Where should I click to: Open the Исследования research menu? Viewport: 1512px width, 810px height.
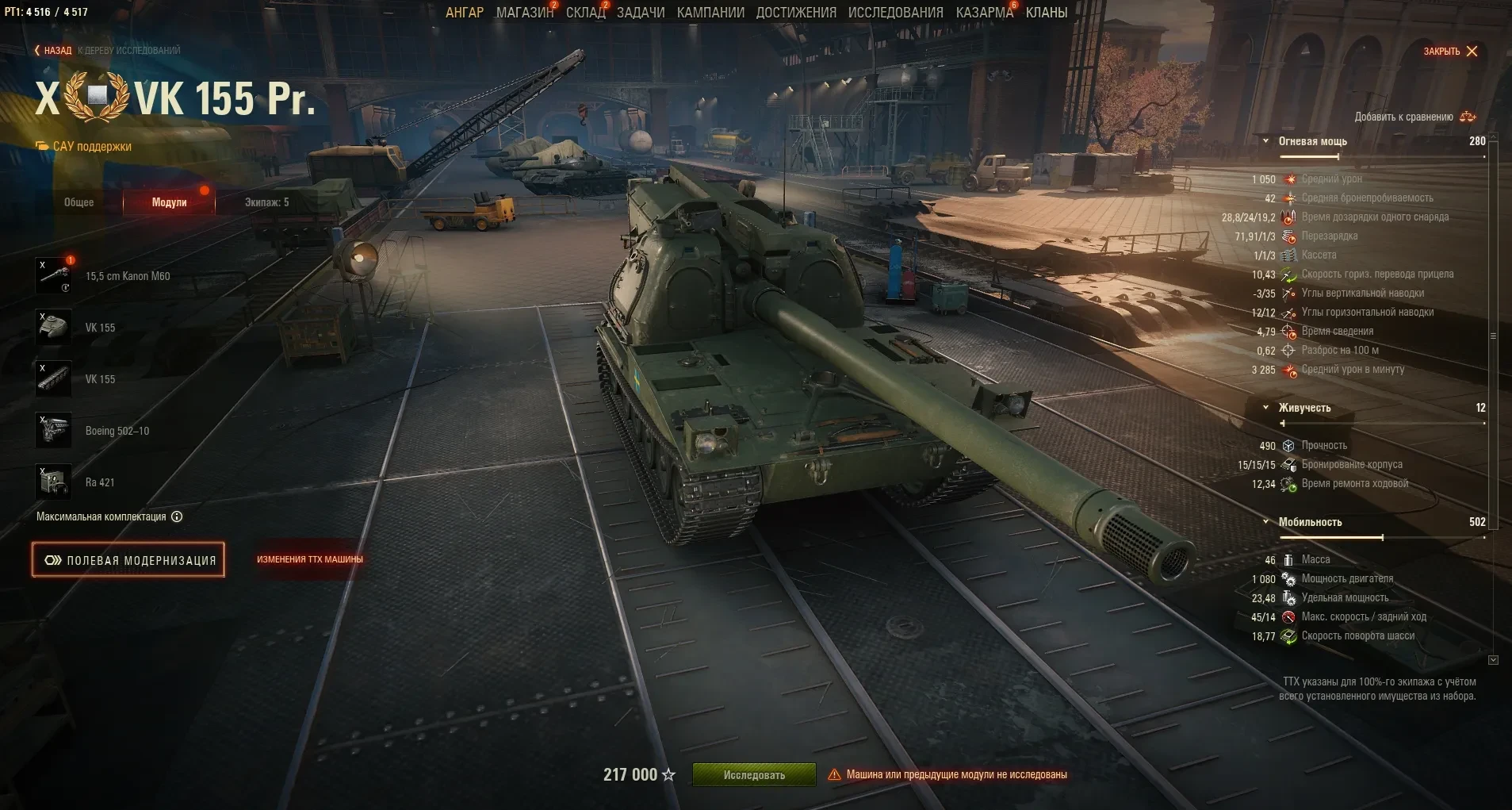(896, 13)
